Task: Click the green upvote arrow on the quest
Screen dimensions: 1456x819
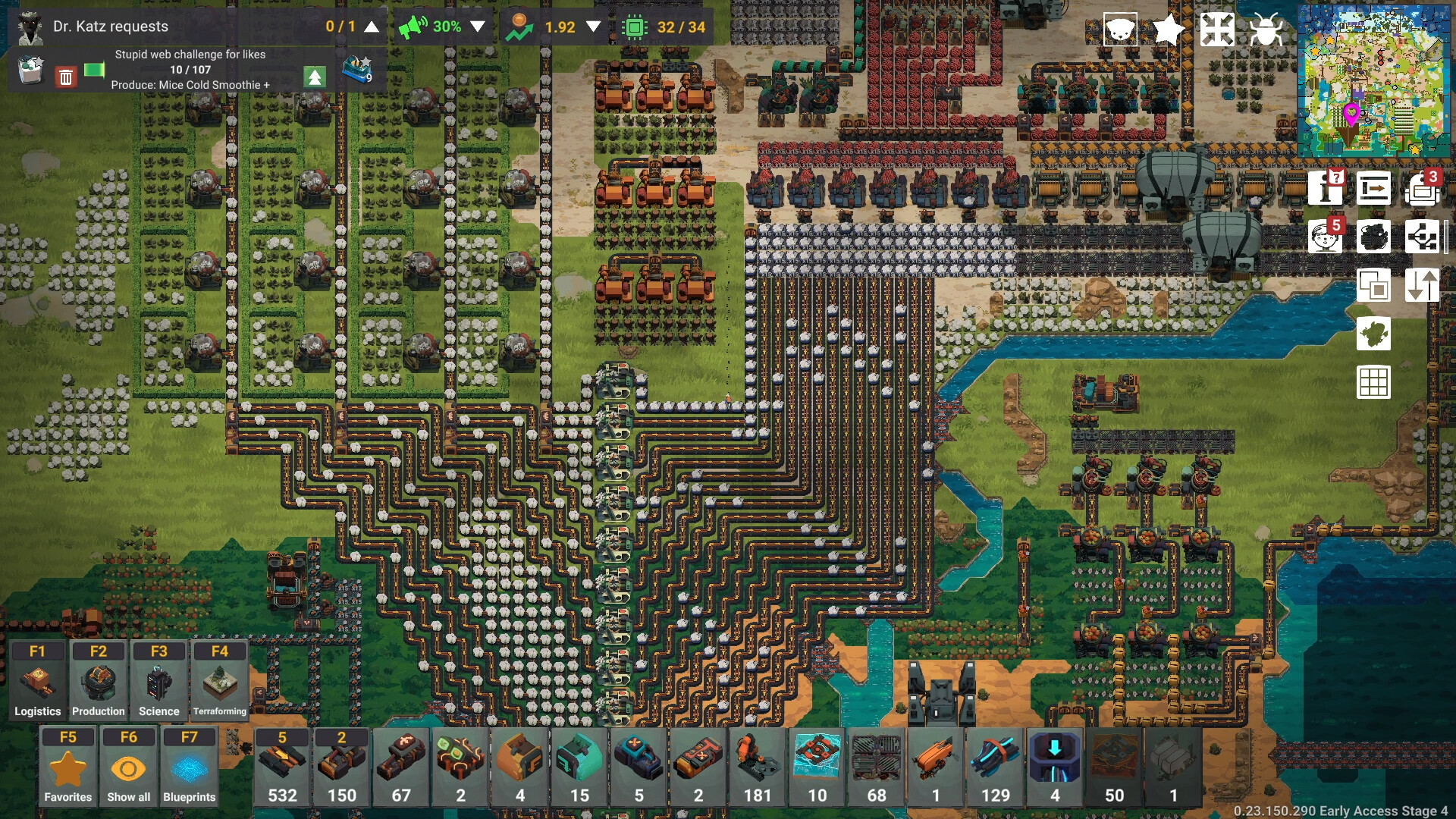Action: (315, 76)
